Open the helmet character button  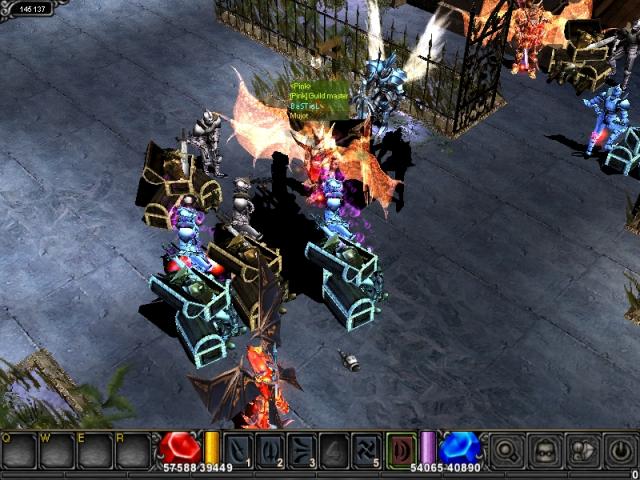(x=543, y=451)
